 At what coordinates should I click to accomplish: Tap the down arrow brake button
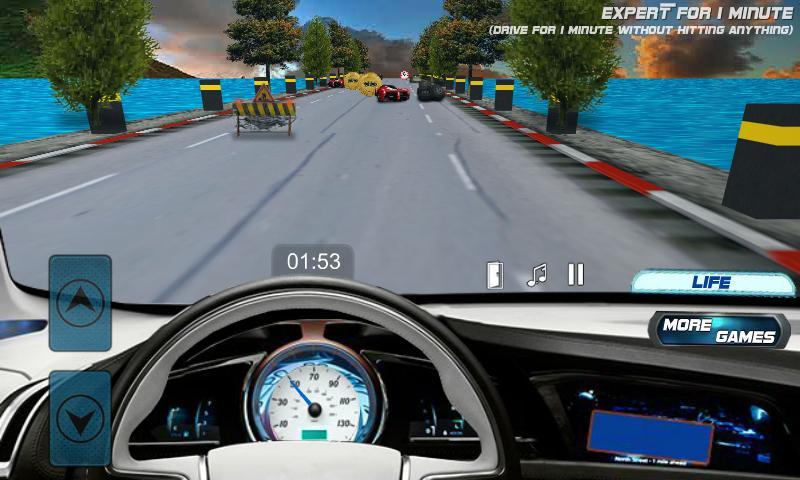(80, 417)
